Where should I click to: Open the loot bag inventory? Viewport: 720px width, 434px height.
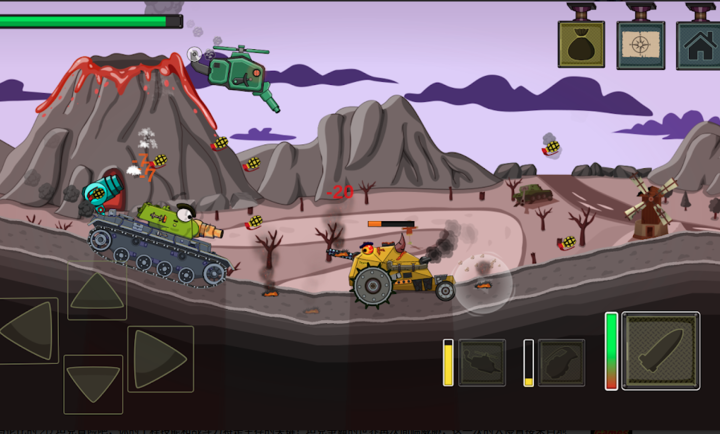(x=581, y=44)
